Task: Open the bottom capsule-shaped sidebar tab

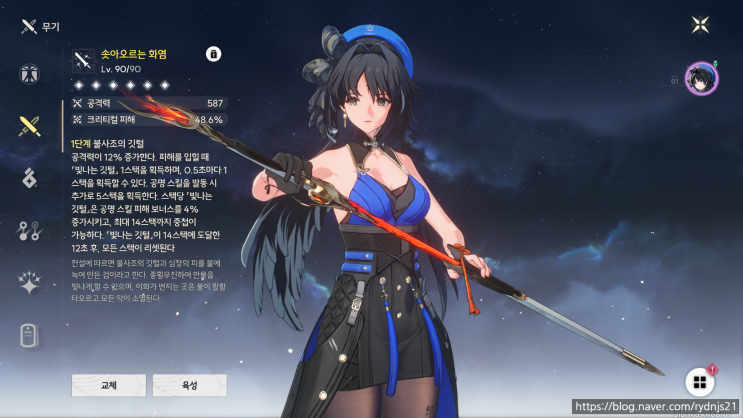Action: (29, 335)
